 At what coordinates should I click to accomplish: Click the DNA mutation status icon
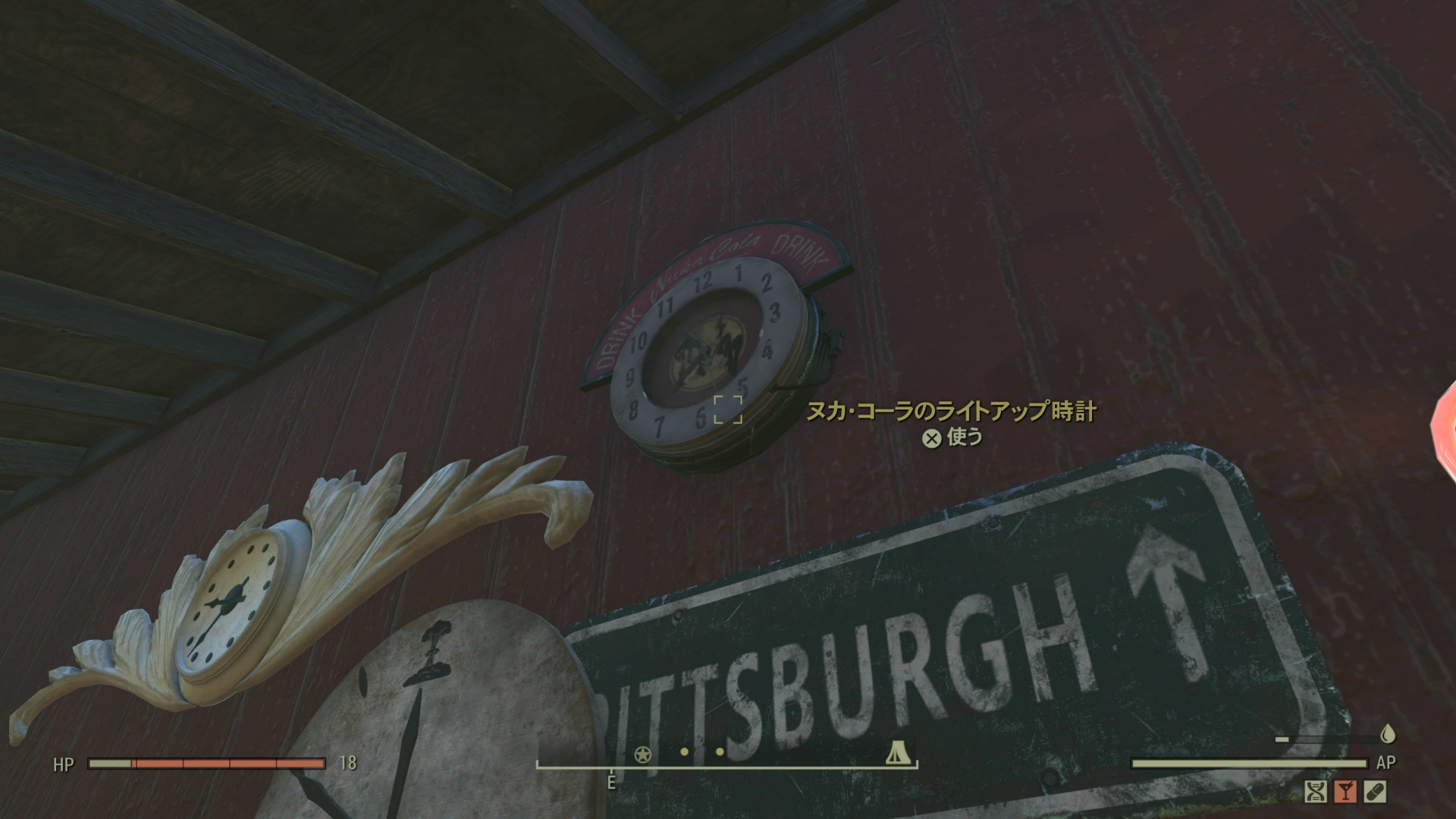click(1316, 792)
